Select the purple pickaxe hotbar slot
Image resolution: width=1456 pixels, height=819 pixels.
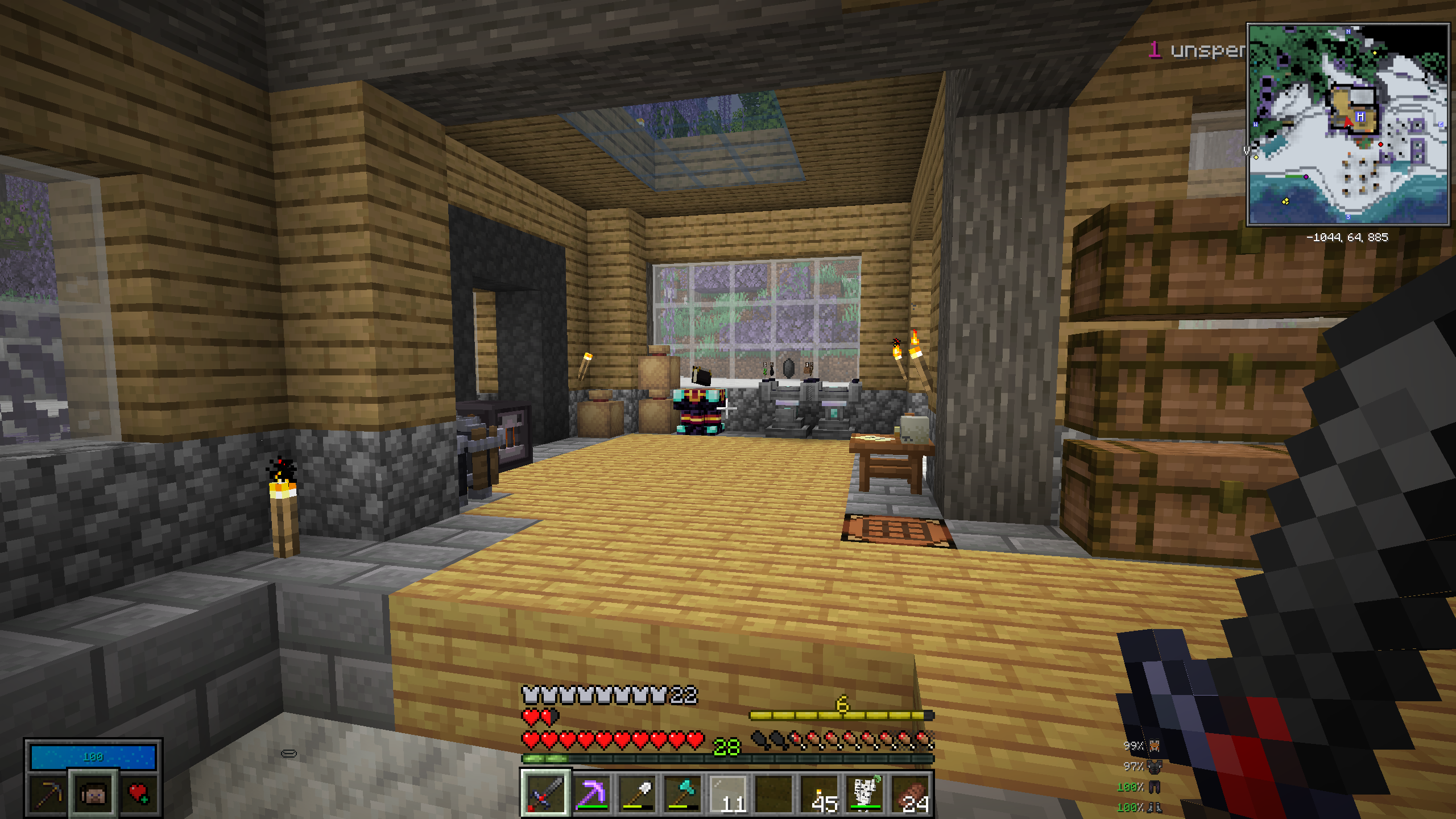pyautogui.click(x=590, y=793)
